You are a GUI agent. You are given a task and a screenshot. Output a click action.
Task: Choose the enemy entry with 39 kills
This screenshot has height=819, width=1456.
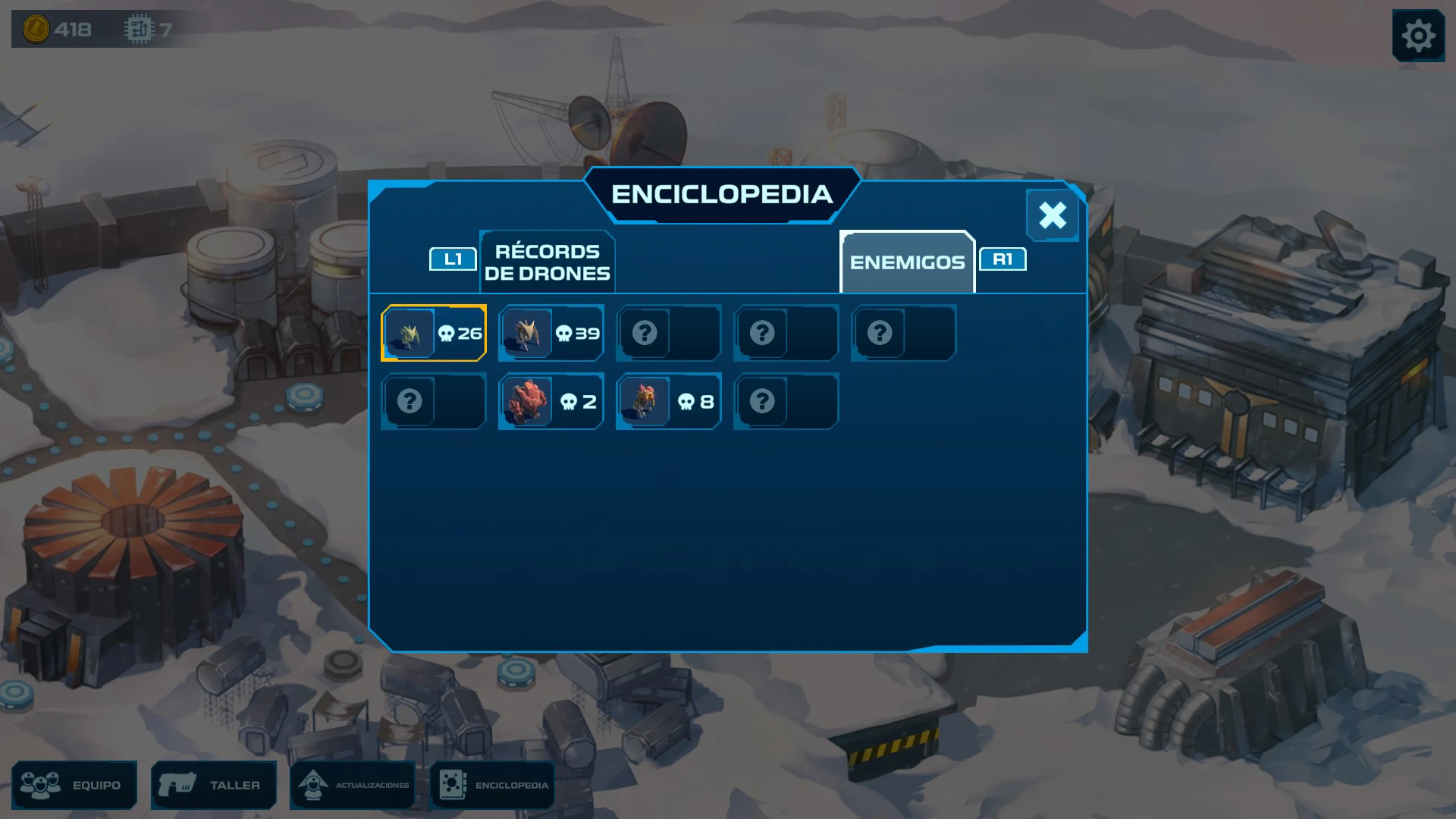pyautogui.click(x=551, y=333)
